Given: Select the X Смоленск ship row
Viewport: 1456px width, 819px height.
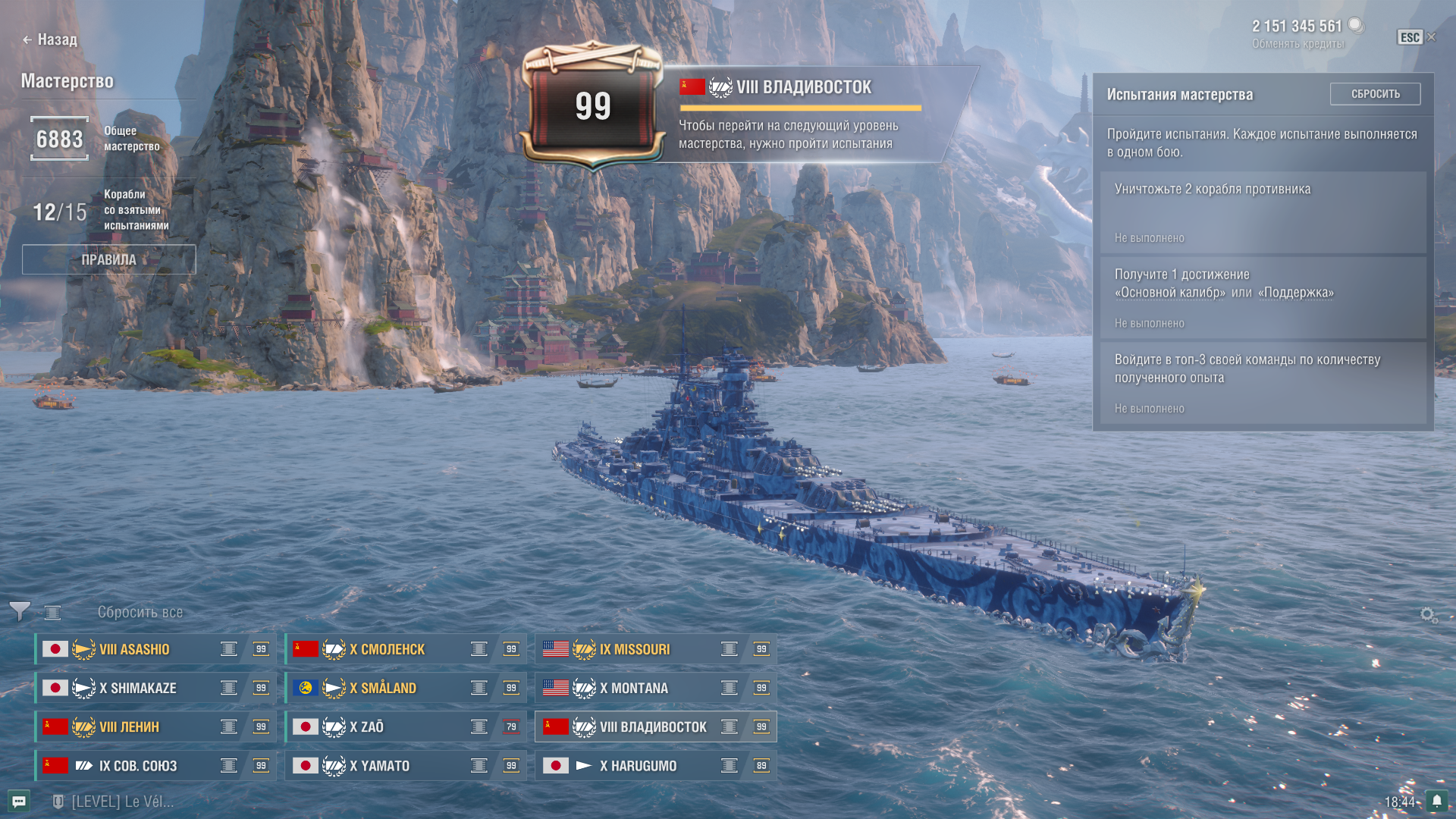Looking at the screenshot, I should tap(406, 649).
